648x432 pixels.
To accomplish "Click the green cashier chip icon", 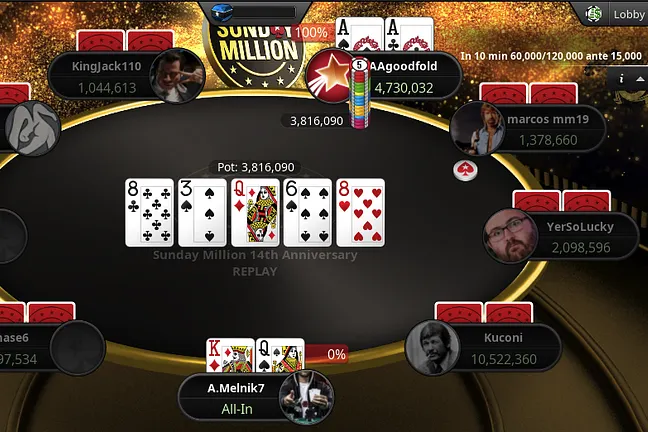I will point(594,14).
